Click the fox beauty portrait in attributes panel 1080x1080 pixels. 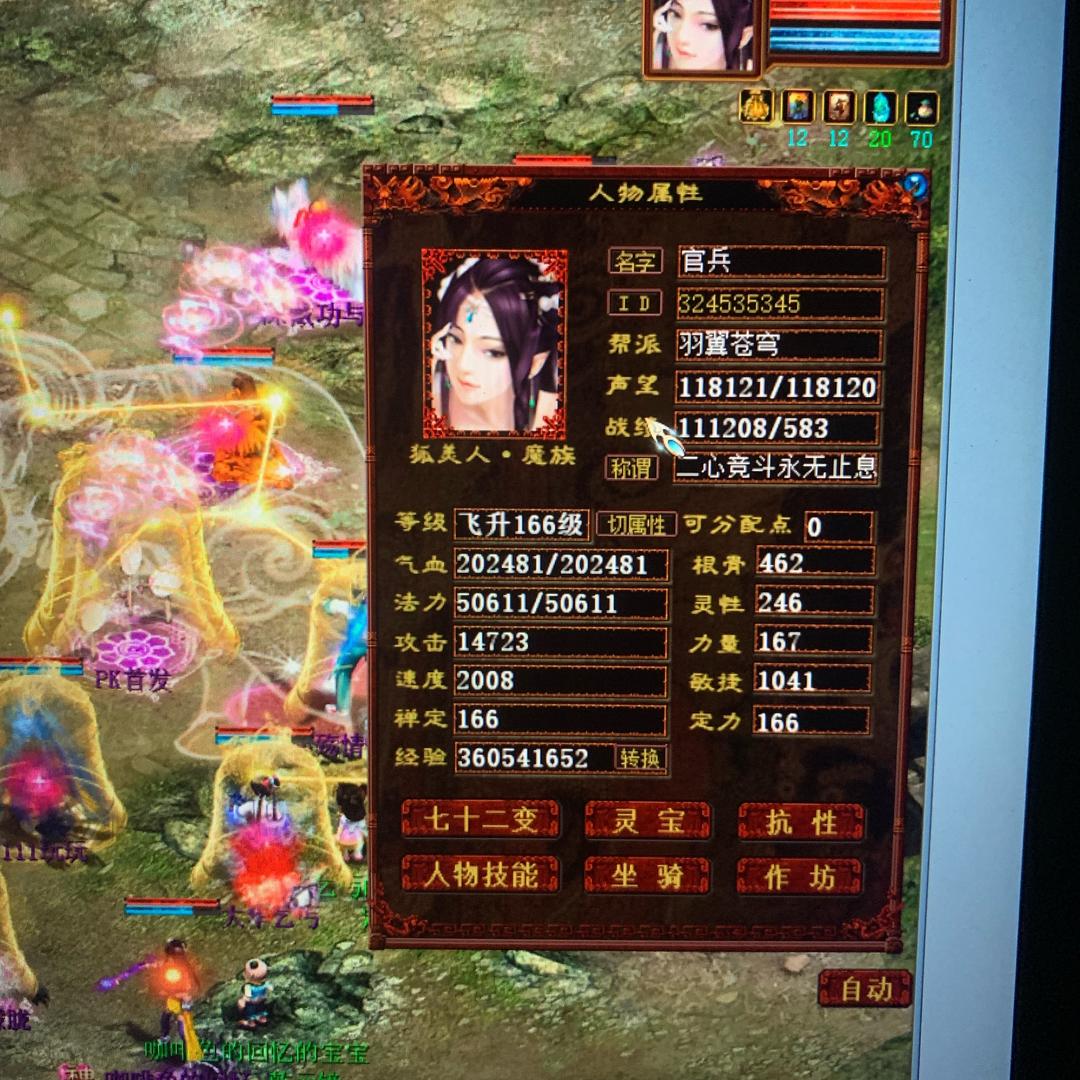coord(494,343)
